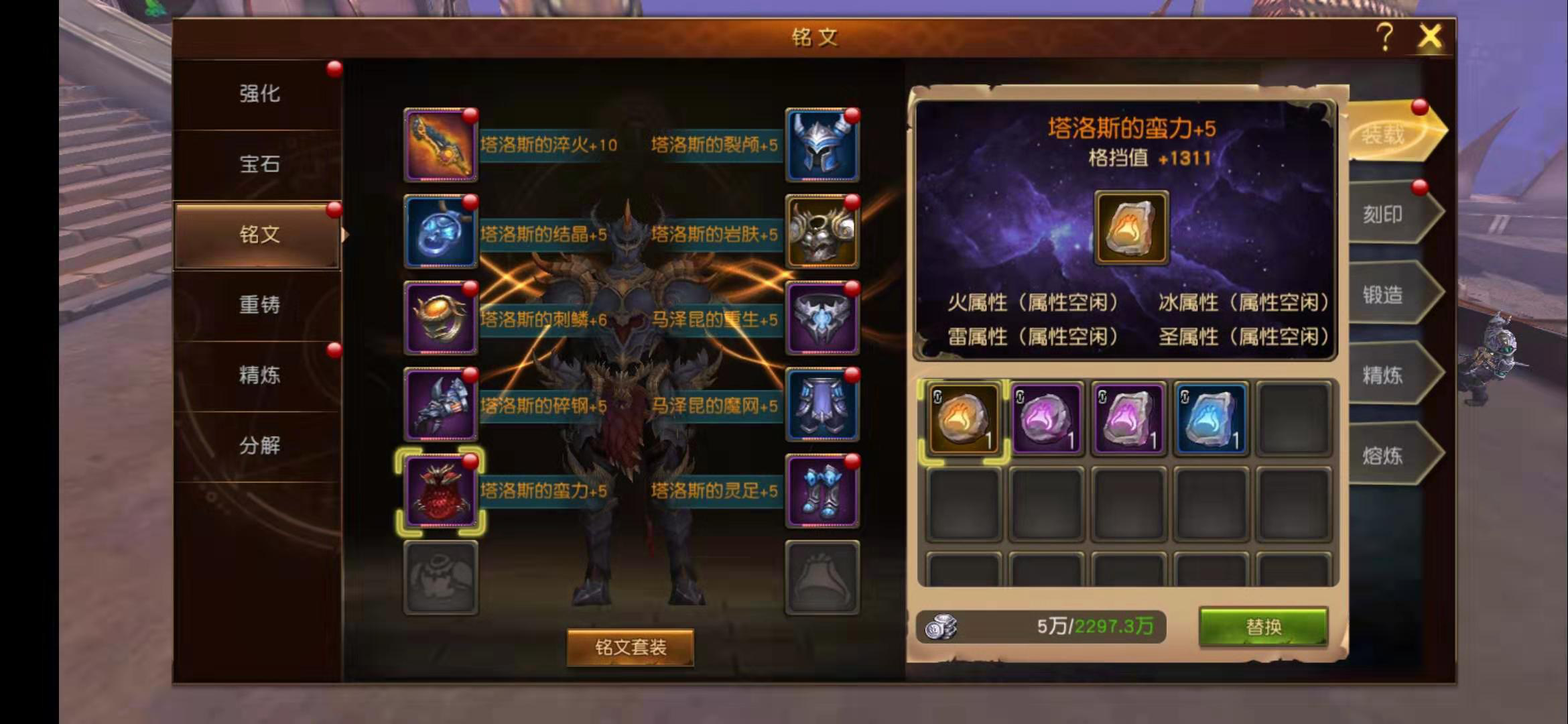Image resolution: width=1568 pixels, height=724 pixels.
Task: Select the orange paw rune in inventory
Action: pyautogui.click(x=964, y=420)
